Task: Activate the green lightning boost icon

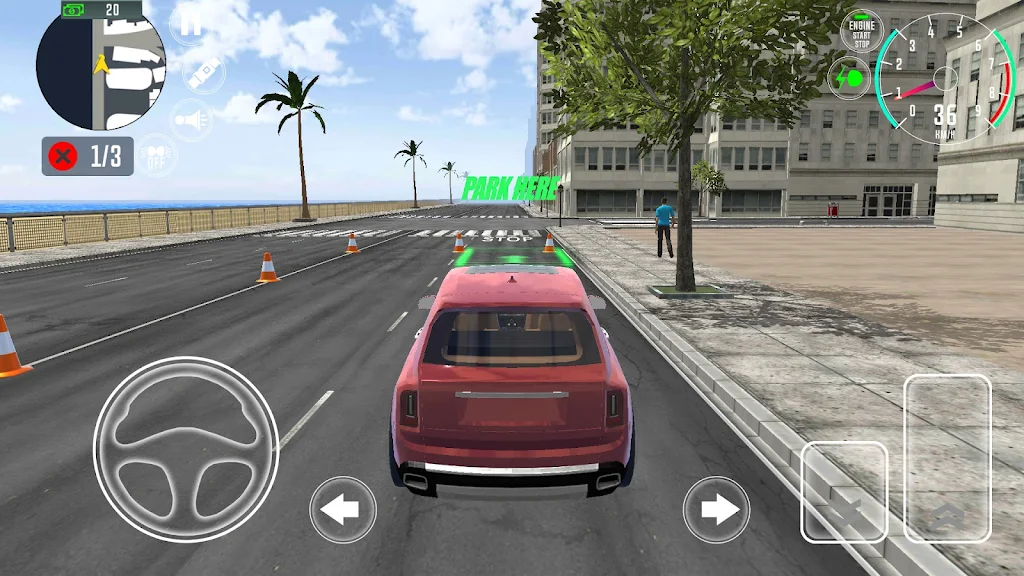Action: [x=849, y=77]
